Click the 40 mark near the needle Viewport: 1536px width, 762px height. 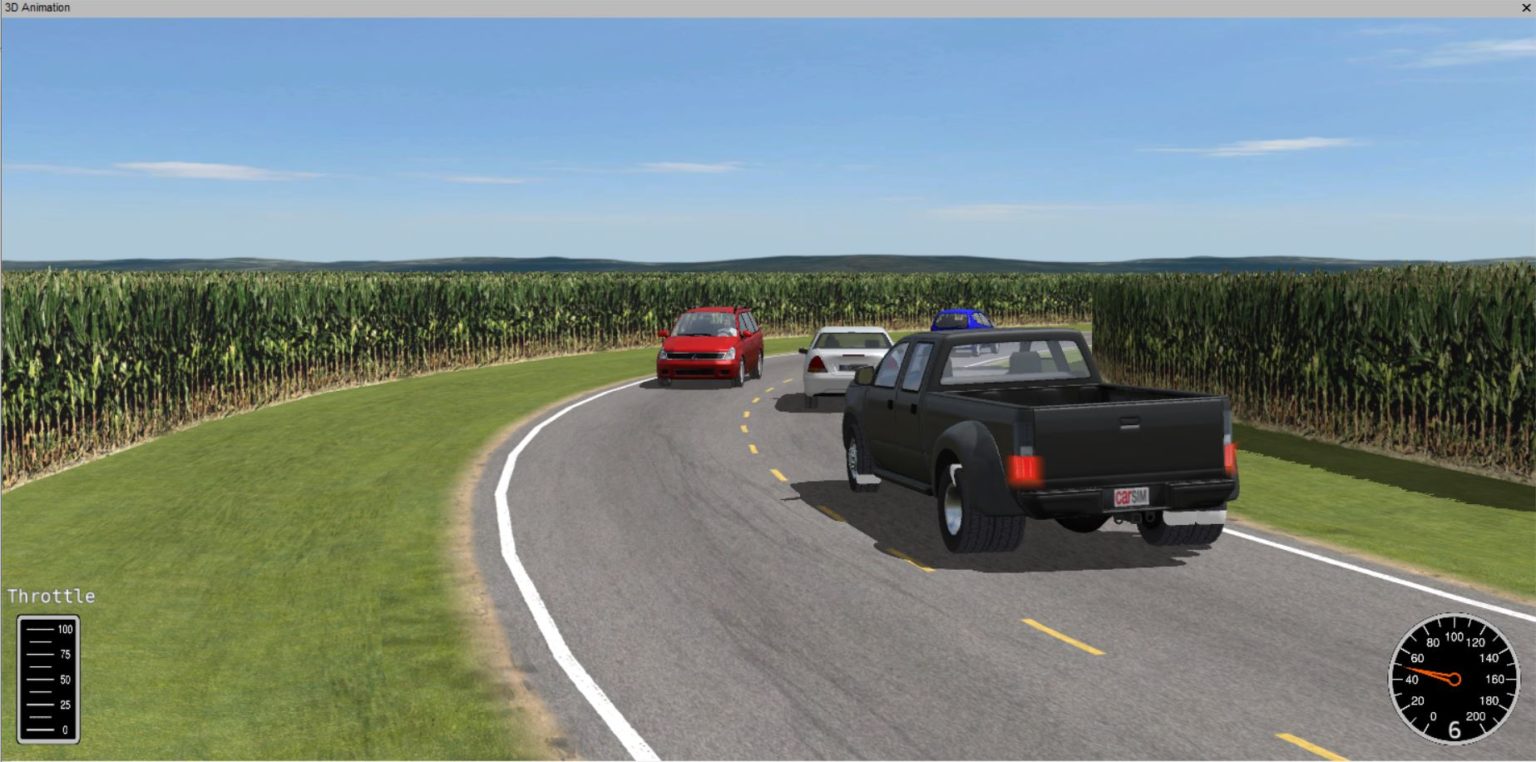coord(1413,678)
